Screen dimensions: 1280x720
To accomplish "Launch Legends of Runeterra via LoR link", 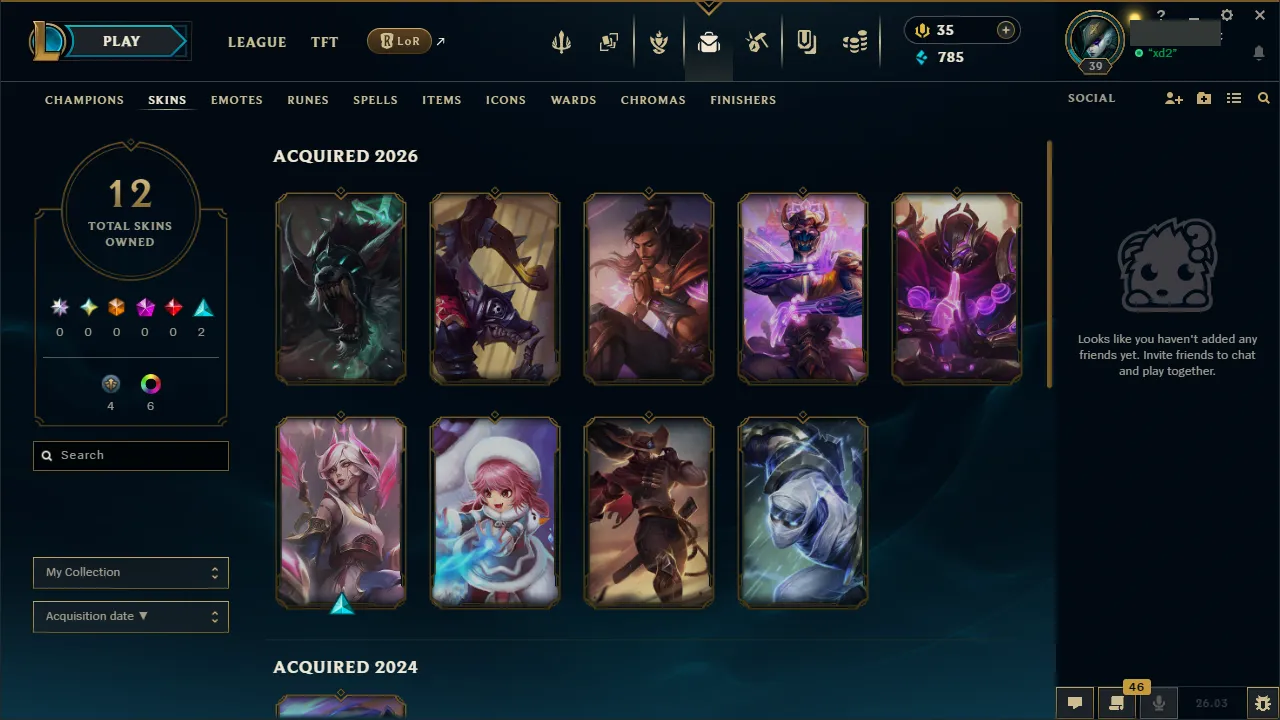I will click(x=400, y=41).
